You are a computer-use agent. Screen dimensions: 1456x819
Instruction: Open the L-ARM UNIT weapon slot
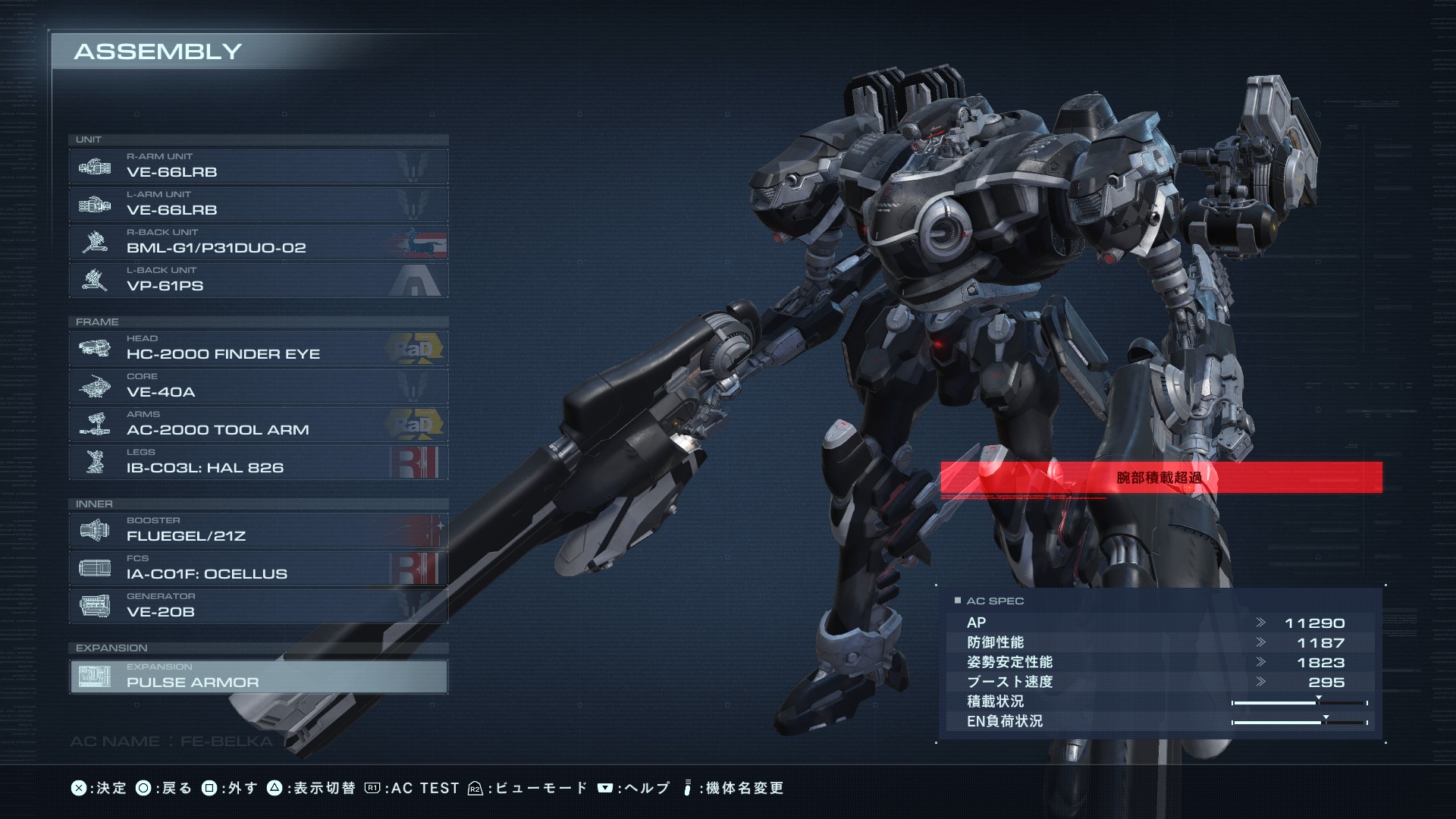click(x=258, y=204)
